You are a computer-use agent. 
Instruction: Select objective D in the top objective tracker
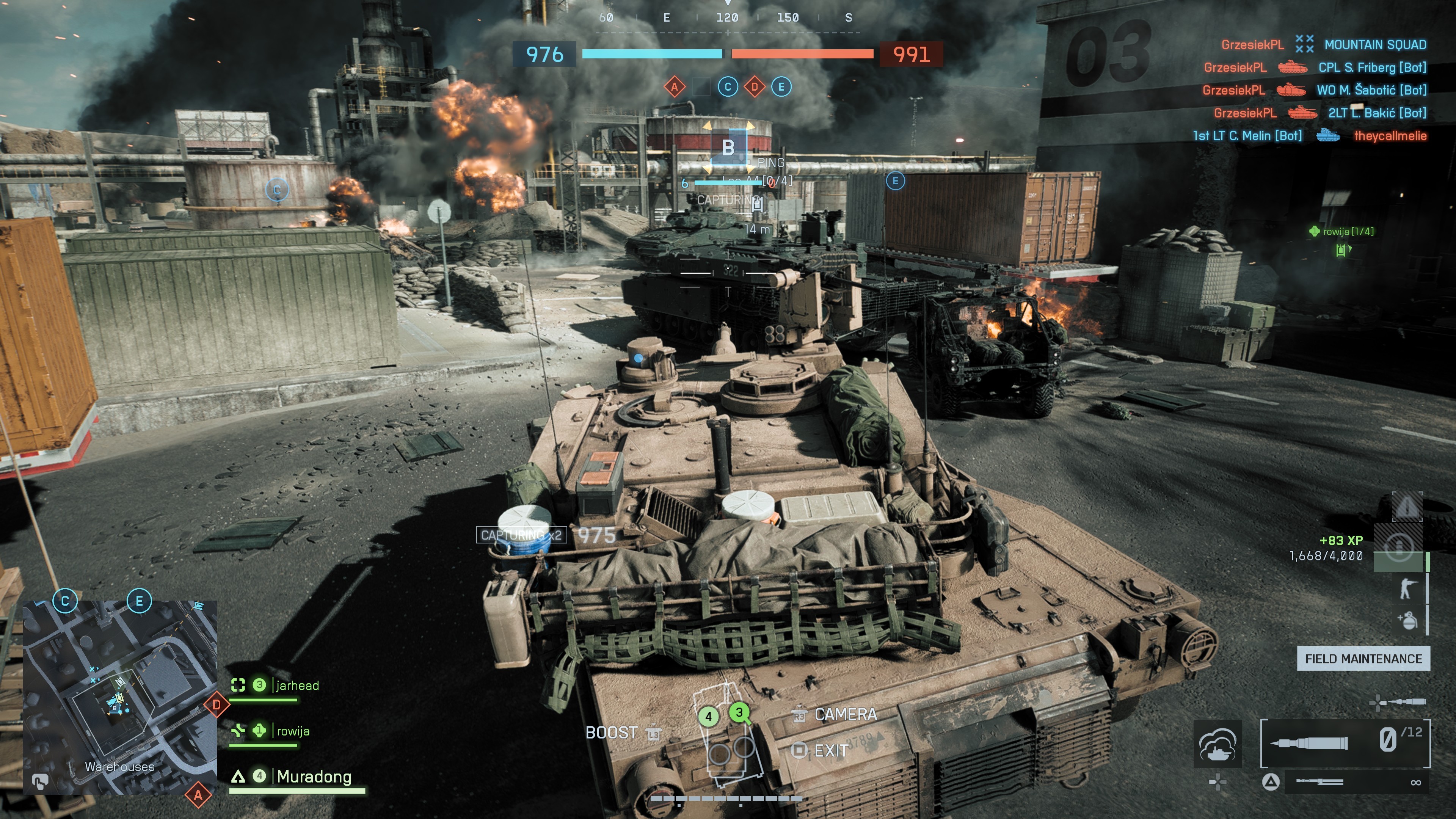[755, 87]
